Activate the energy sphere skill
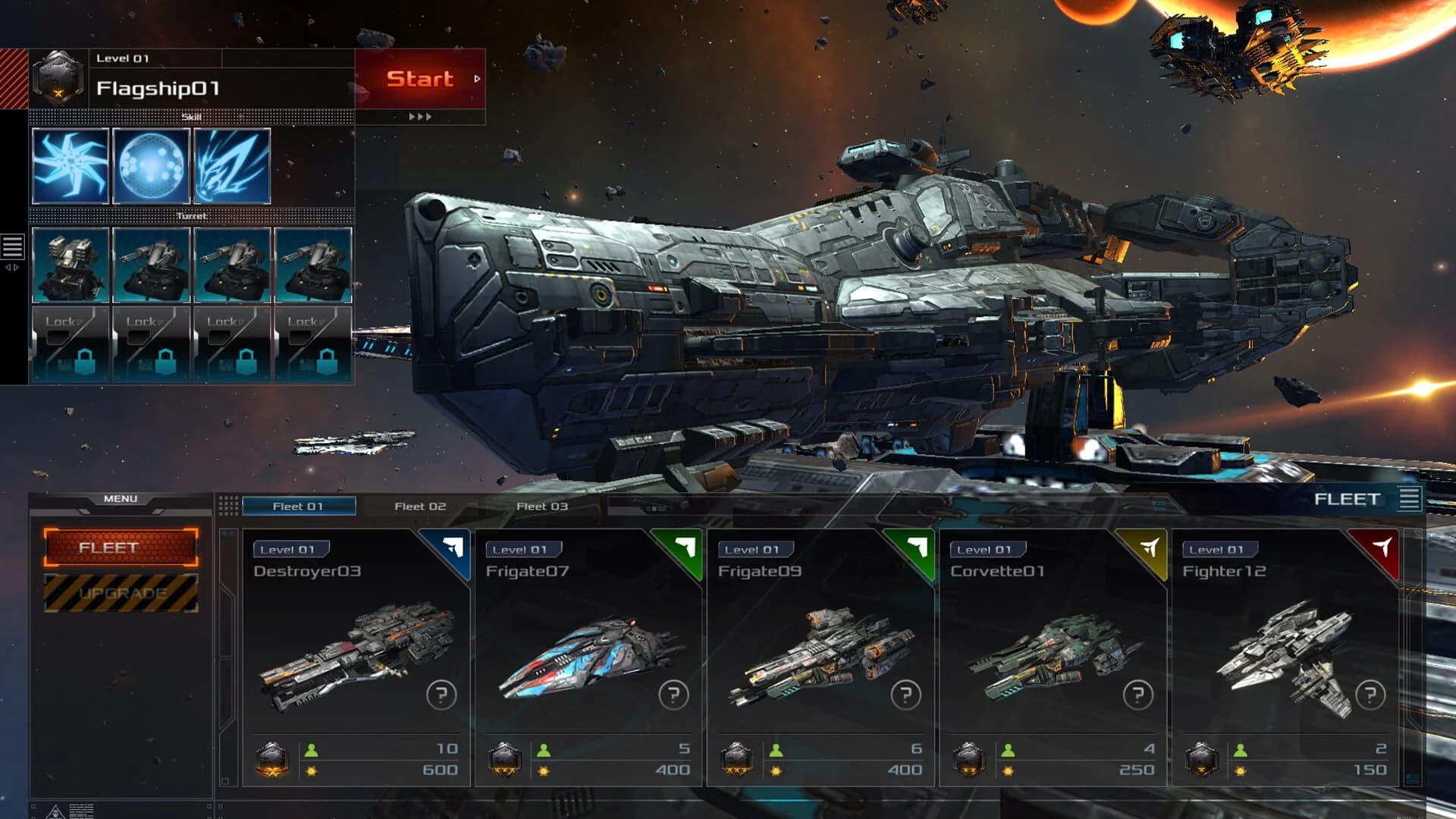The width and height of the screenshot is (1456, 819). [x=152, y=165]
